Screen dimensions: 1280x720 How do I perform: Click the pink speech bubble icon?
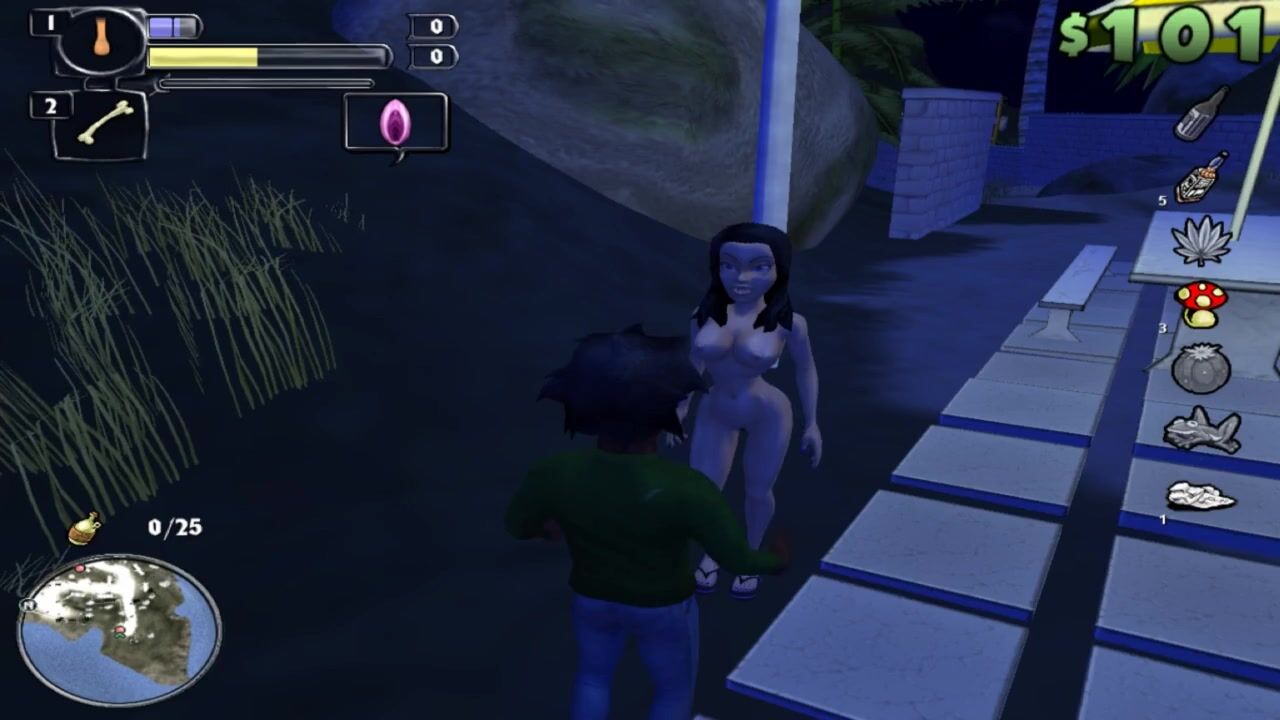pos(396,123)
